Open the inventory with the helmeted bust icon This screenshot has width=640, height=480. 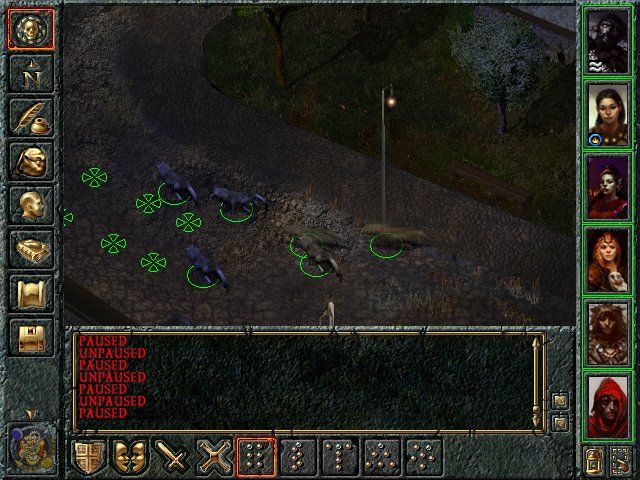point(29,160)
